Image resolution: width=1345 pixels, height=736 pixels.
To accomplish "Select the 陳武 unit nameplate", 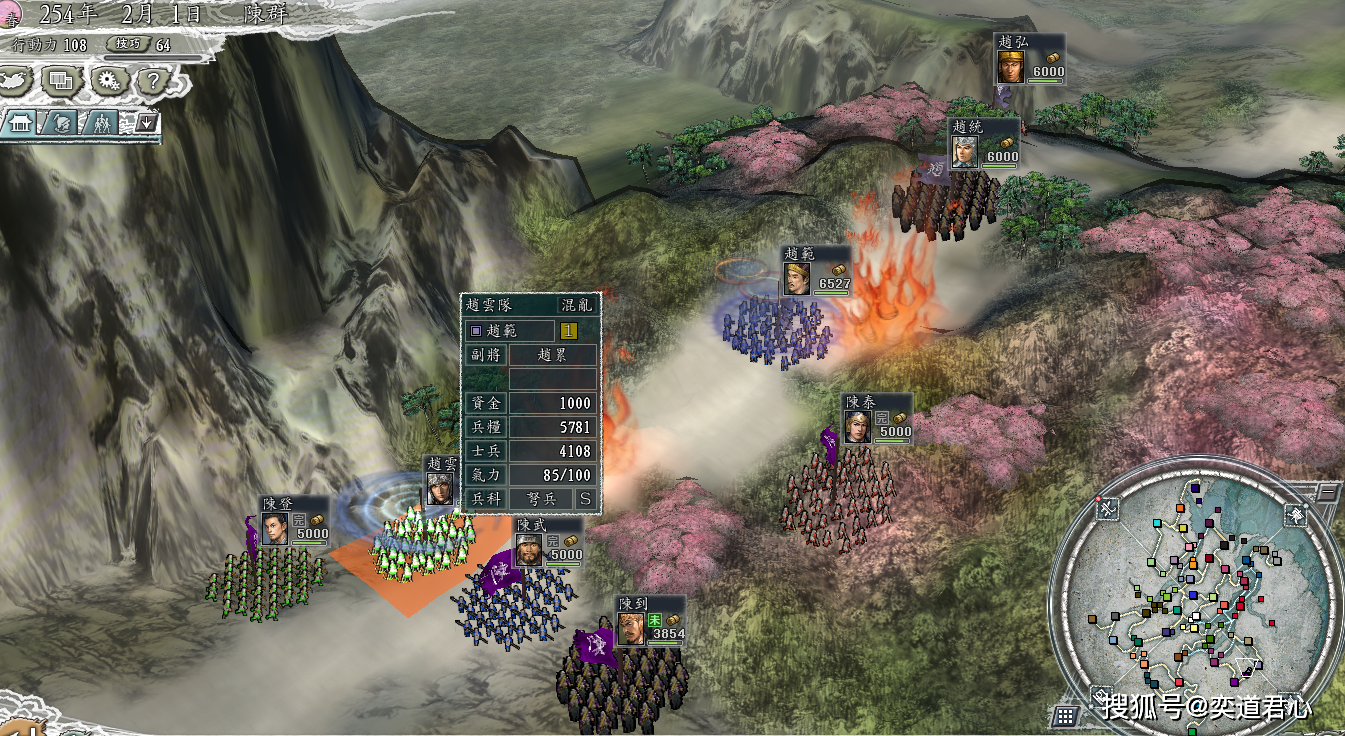I will pyautogui.click(x=548, y=542).
